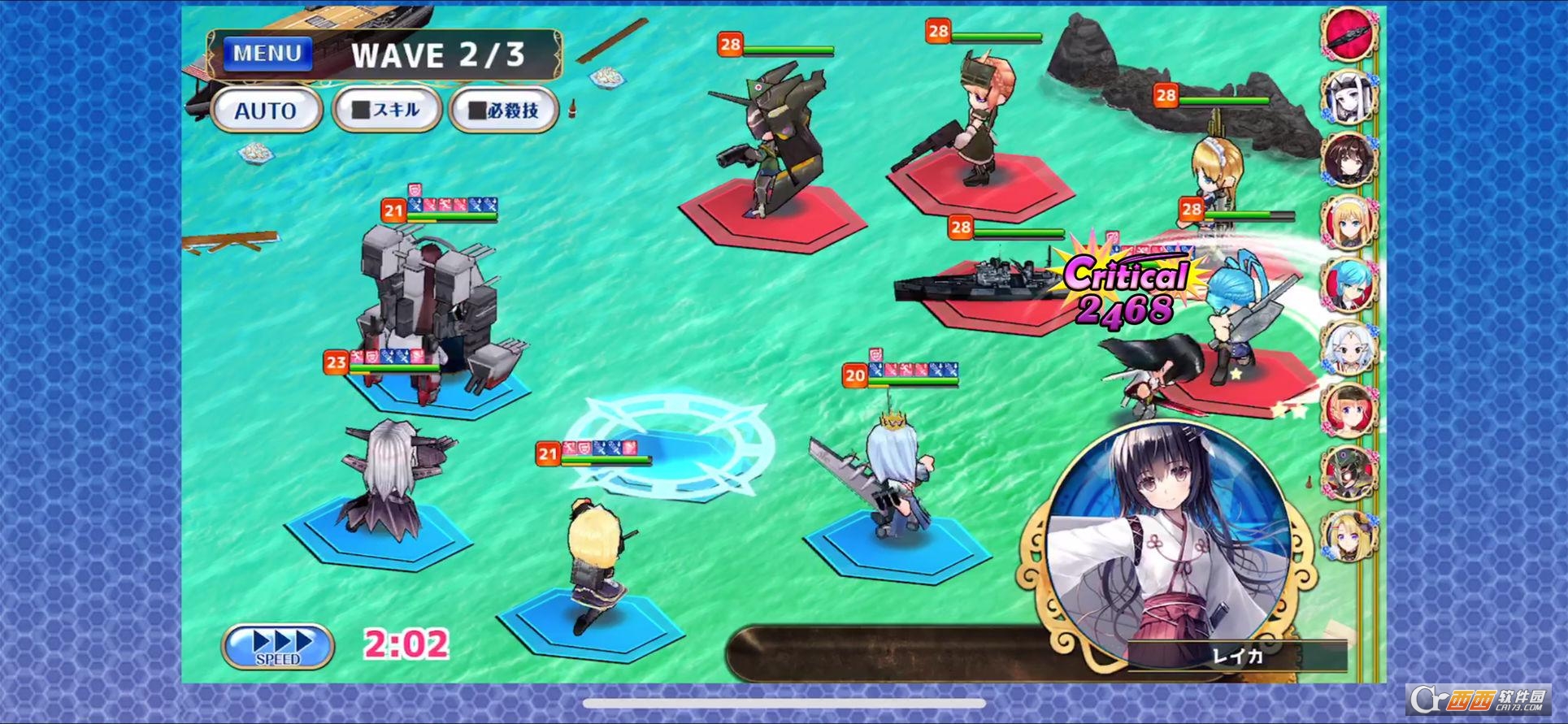The height and width of the screenshot is (724, 1568).
Task: Choose the dark armored mecha portrait
Action: pos(1349,472)
